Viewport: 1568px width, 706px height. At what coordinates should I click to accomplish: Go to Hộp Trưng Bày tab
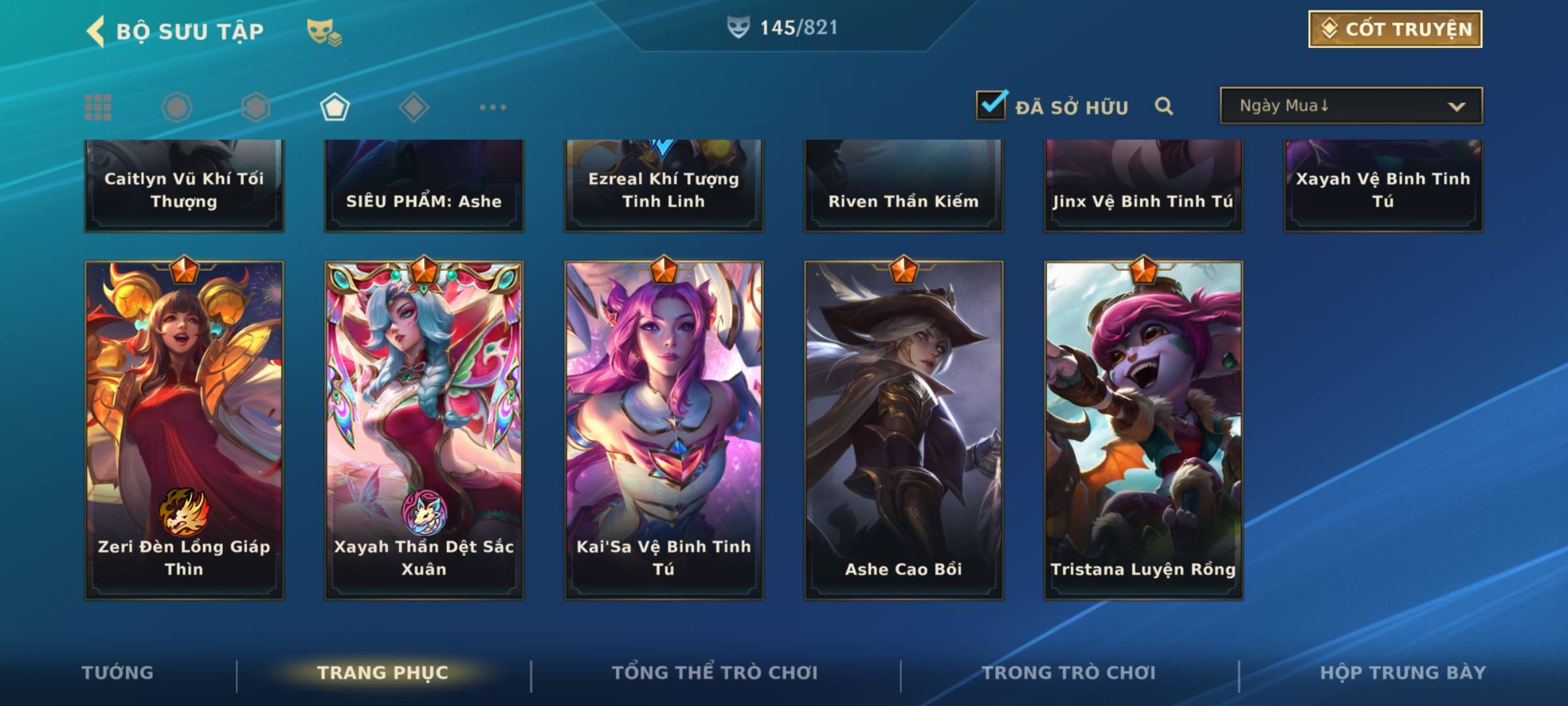pos(1403,673)
